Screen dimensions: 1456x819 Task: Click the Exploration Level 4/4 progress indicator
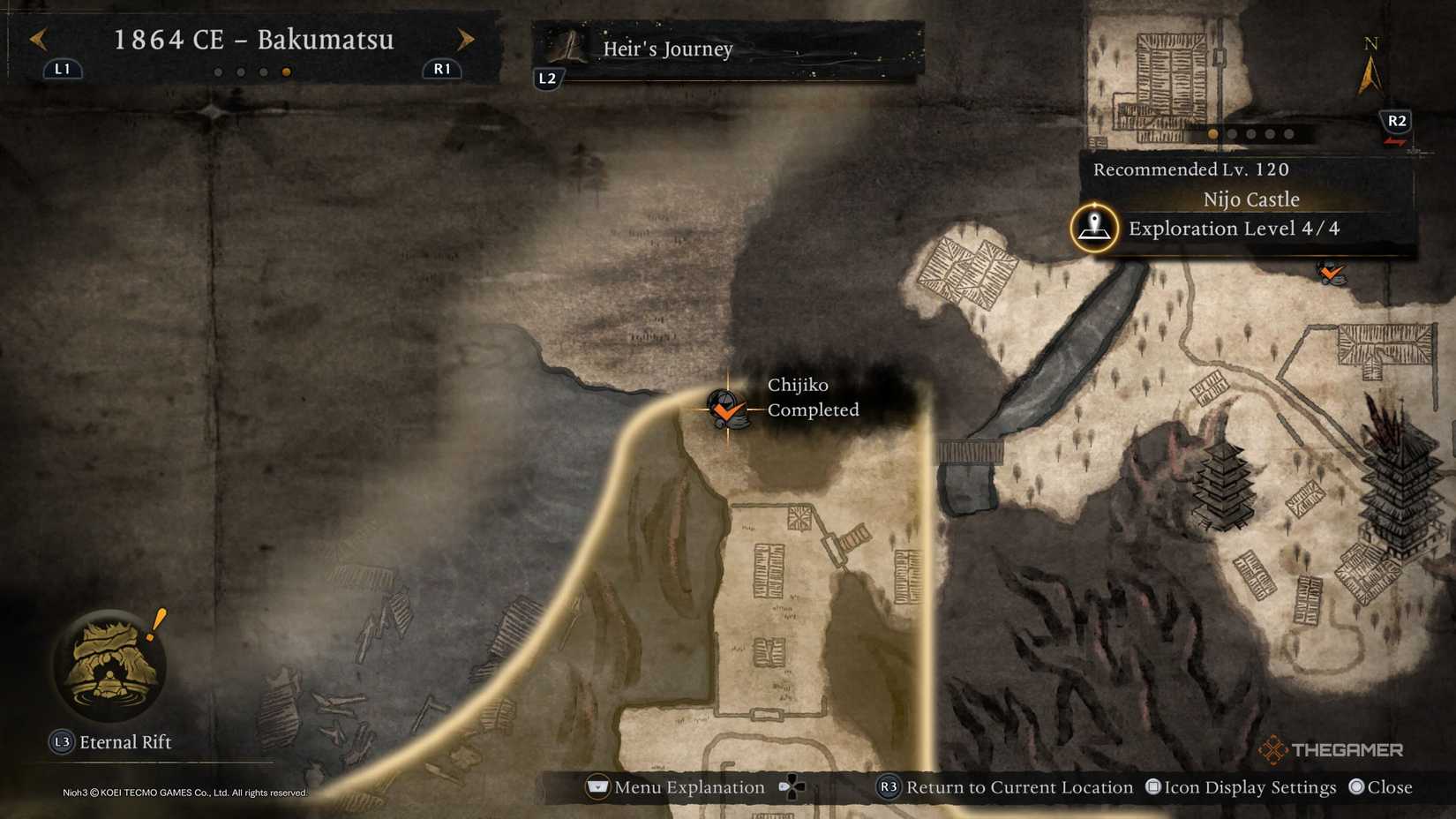[1235, 229]
